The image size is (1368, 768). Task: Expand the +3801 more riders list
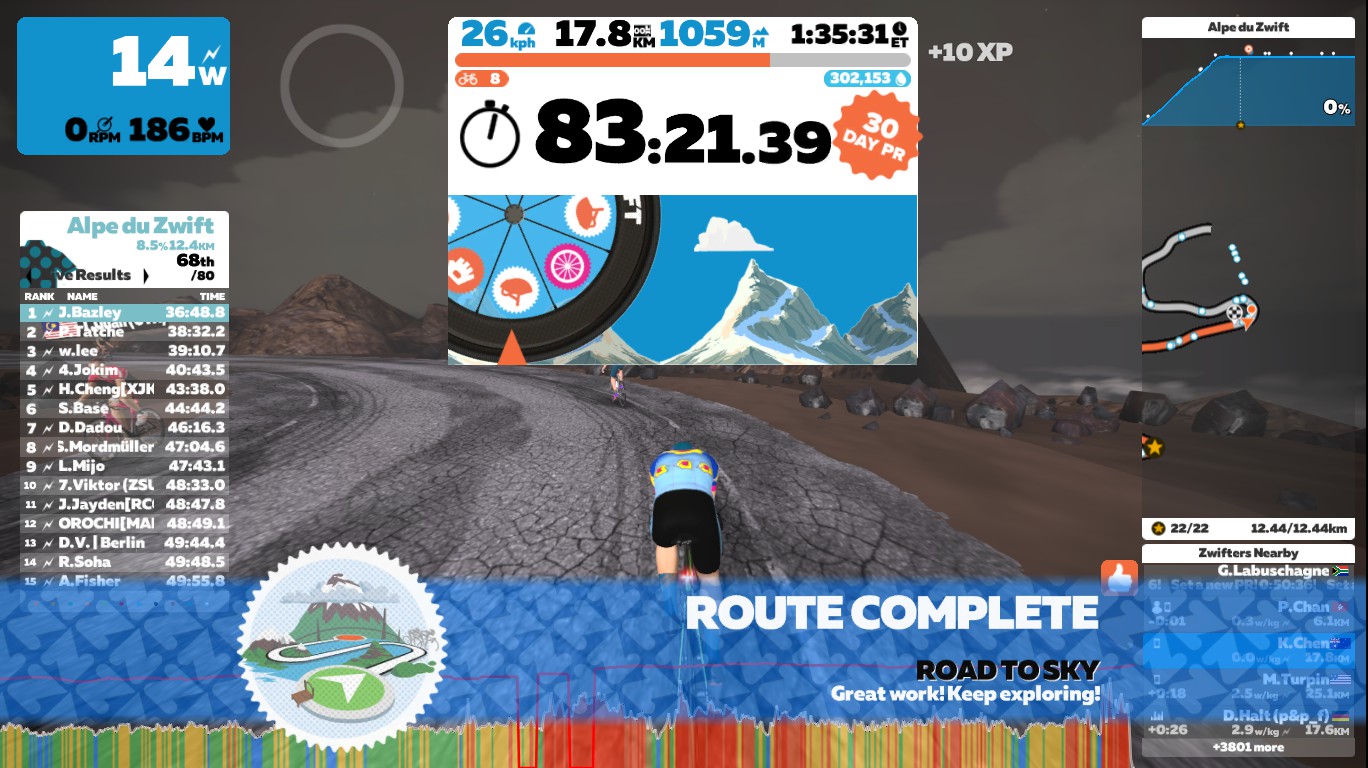pyautogui.click(x=1249, y=747)
